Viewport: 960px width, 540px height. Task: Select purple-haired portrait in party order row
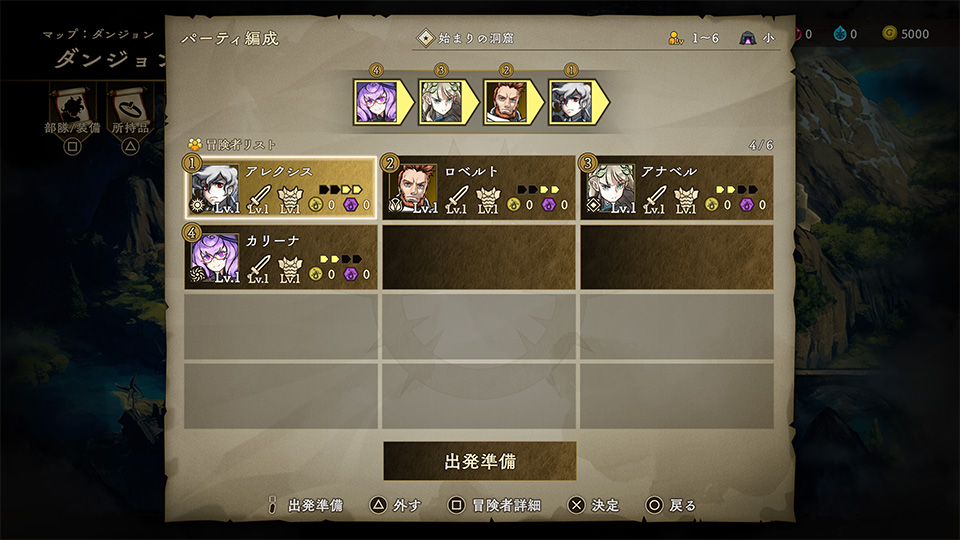tap(376, 102)
